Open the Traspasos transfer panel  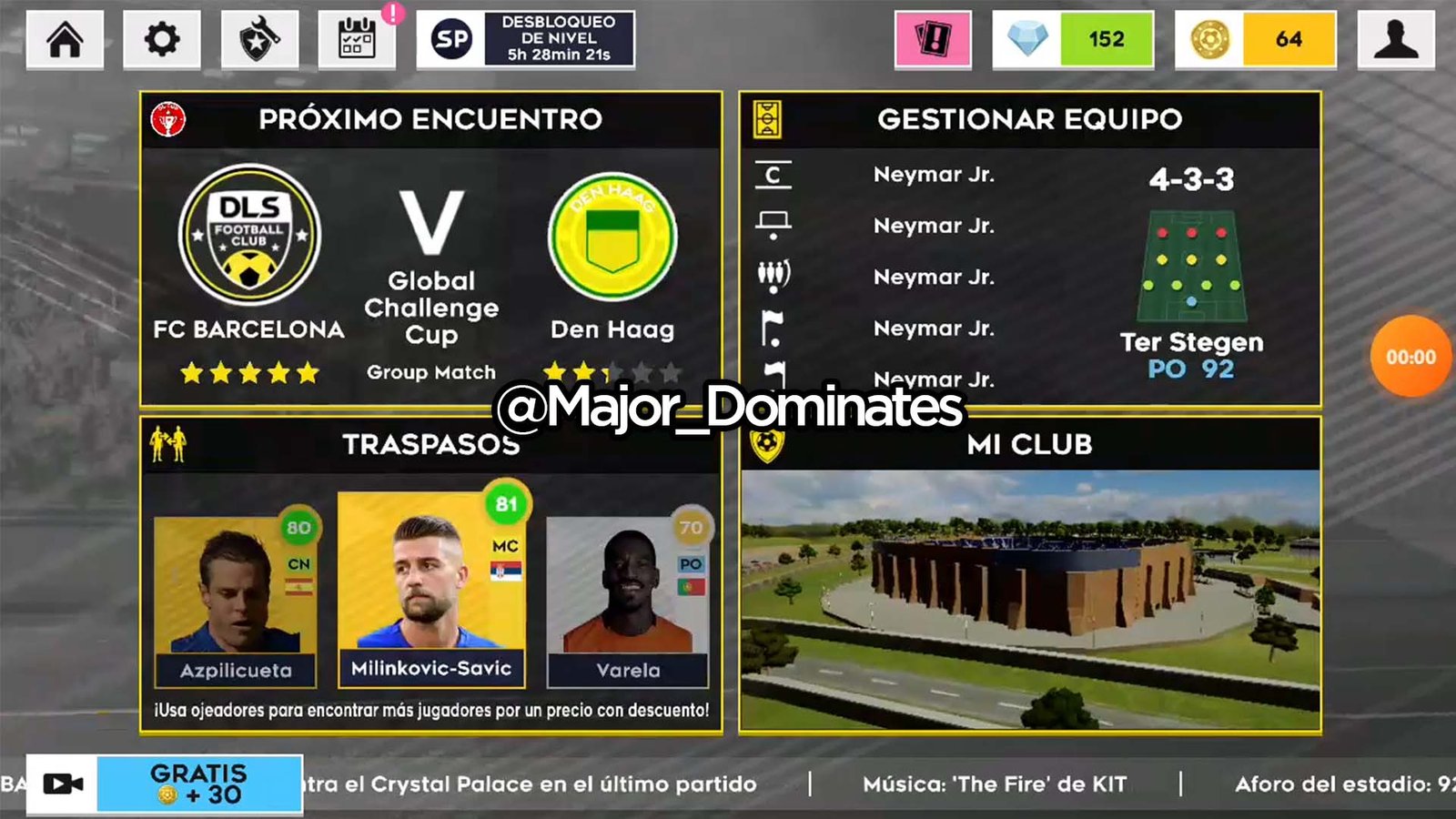428,444
